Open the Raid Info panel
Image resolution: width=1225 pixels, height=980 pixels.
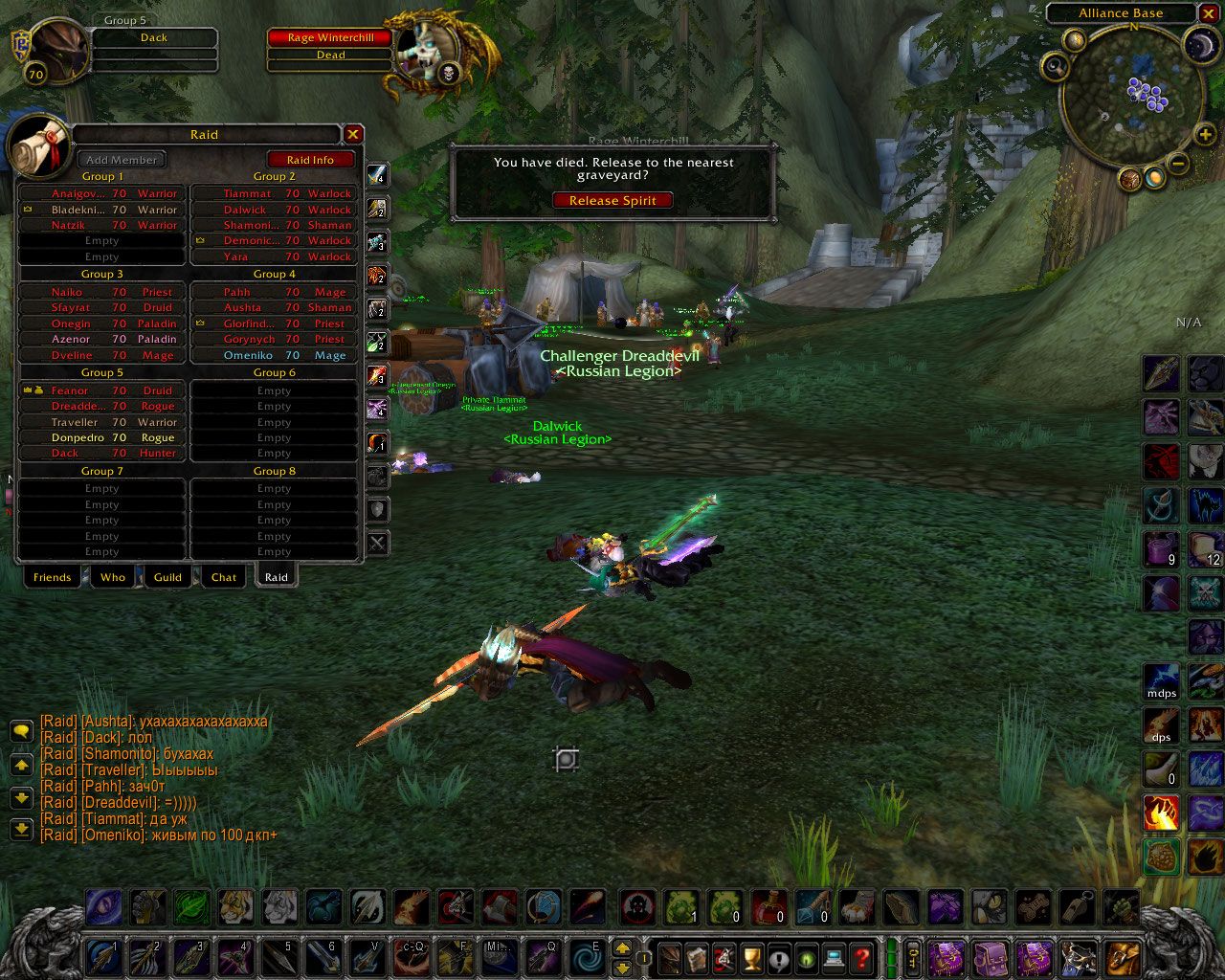coord(310,160)
